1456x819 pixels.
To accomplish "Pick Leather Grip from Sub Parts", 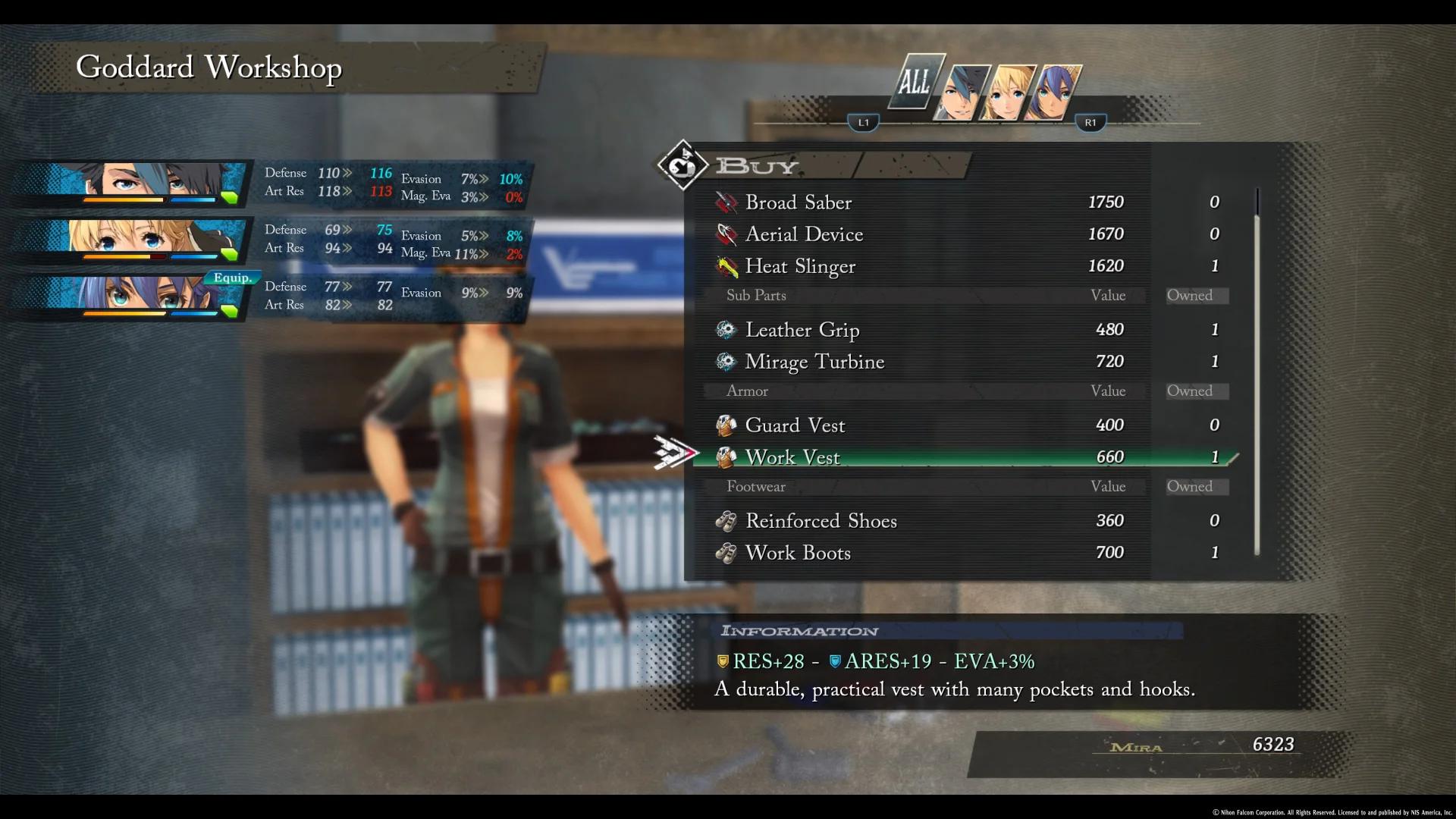I will [802, 330].
